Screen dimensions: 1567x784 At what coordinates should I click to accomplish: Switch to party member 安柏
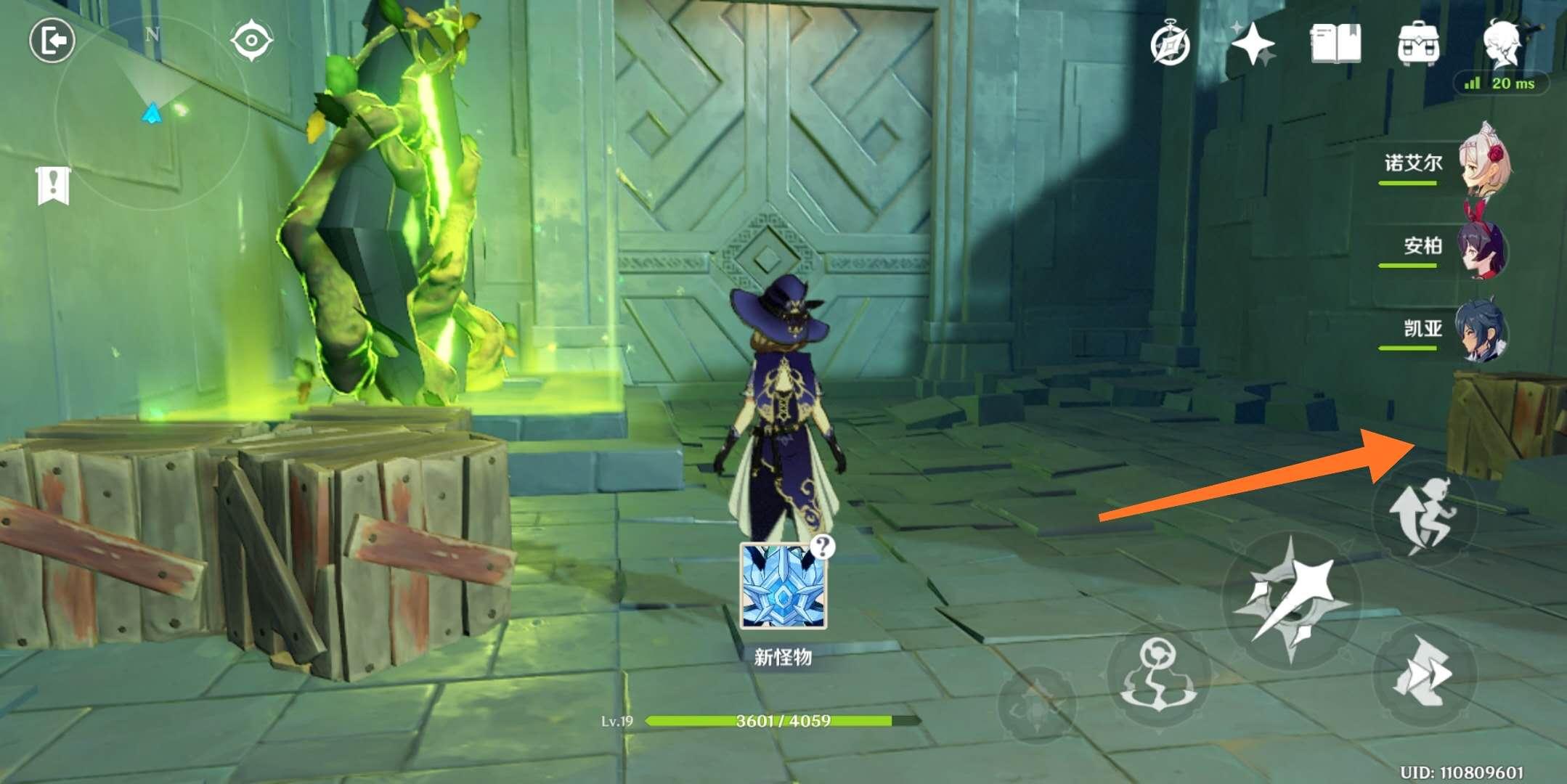(x=1483, y=247)
